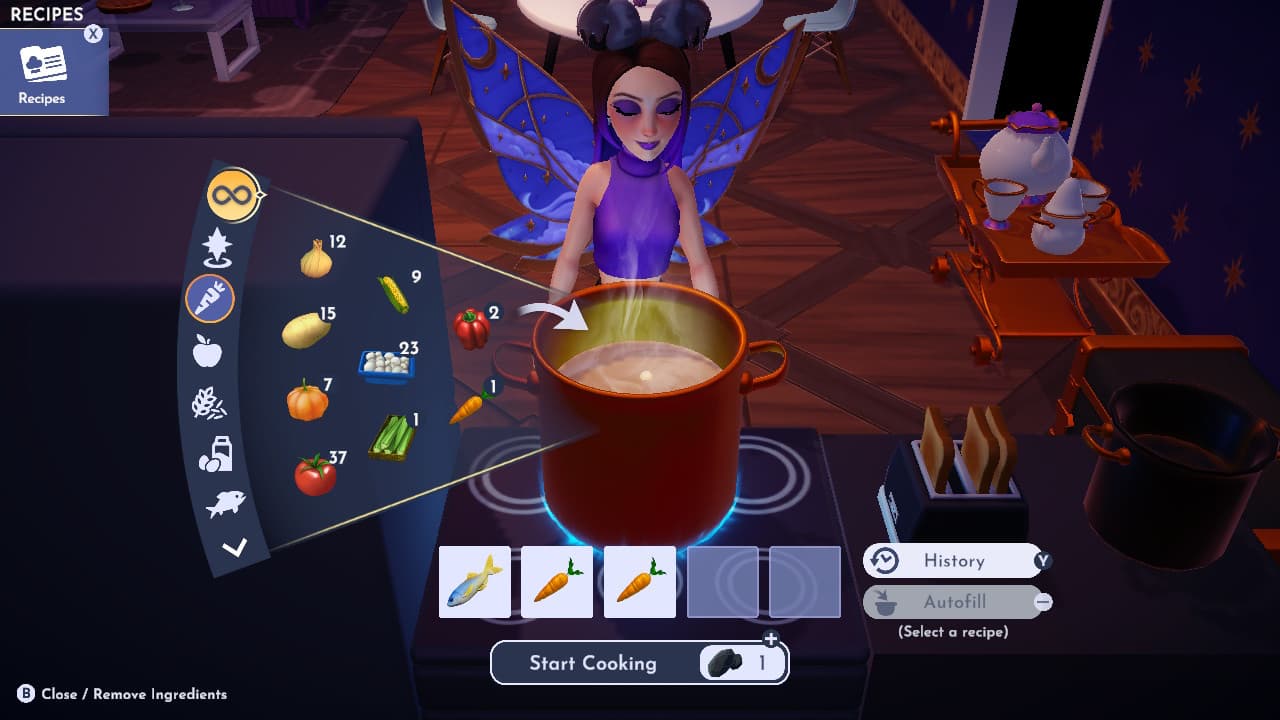Remove the fish from the first pot slot
This screenshot has width=1280, height=720.
click(477, 581)
